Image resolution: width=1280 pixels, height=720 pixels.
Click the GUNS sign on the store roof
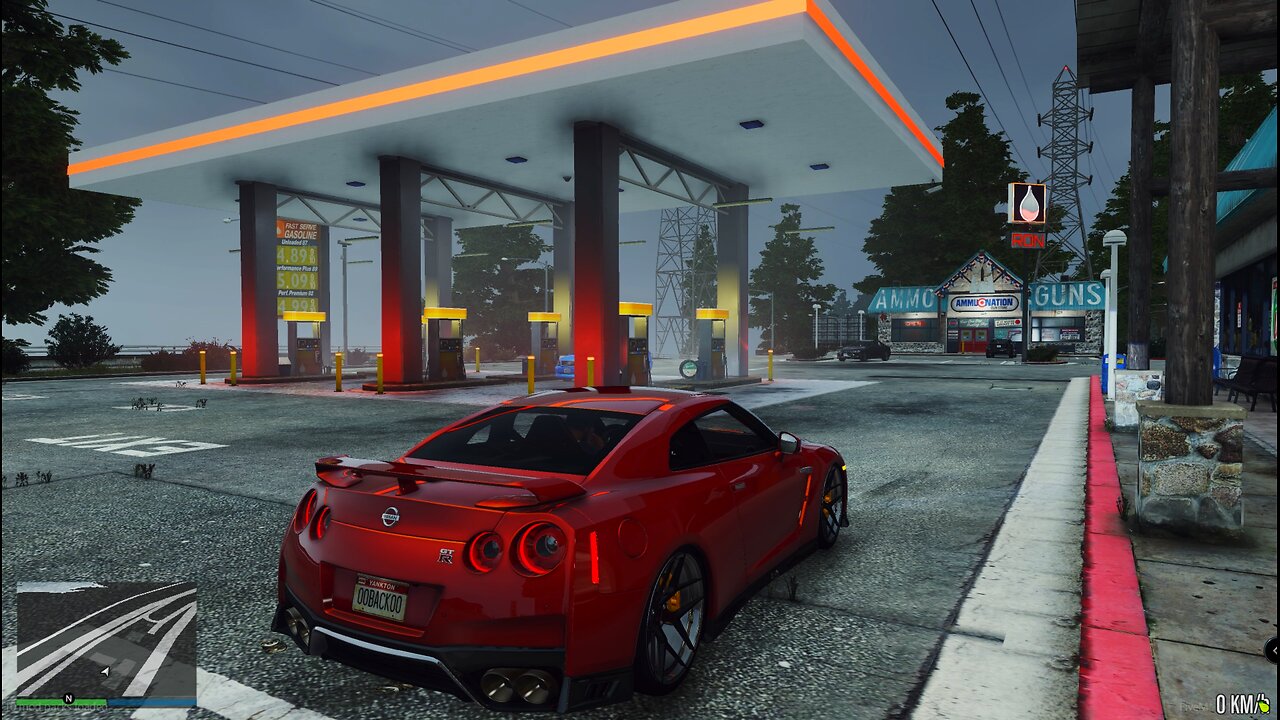1066,293
